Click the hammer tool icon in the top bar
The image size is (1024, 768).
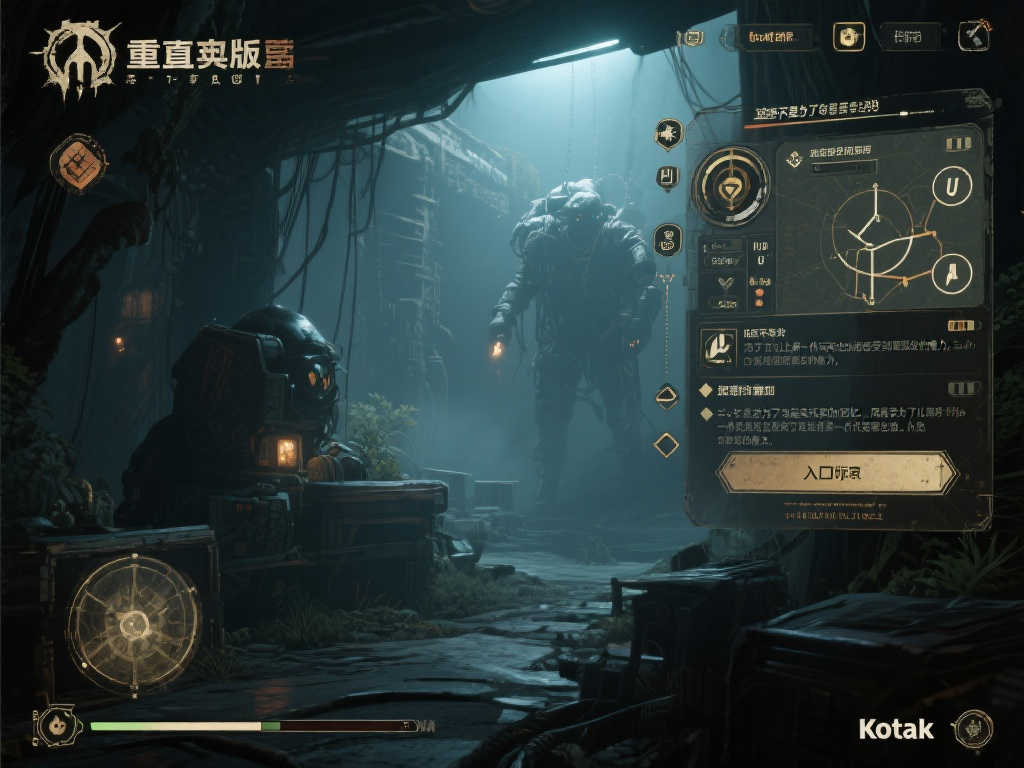[x=975, y=36]
